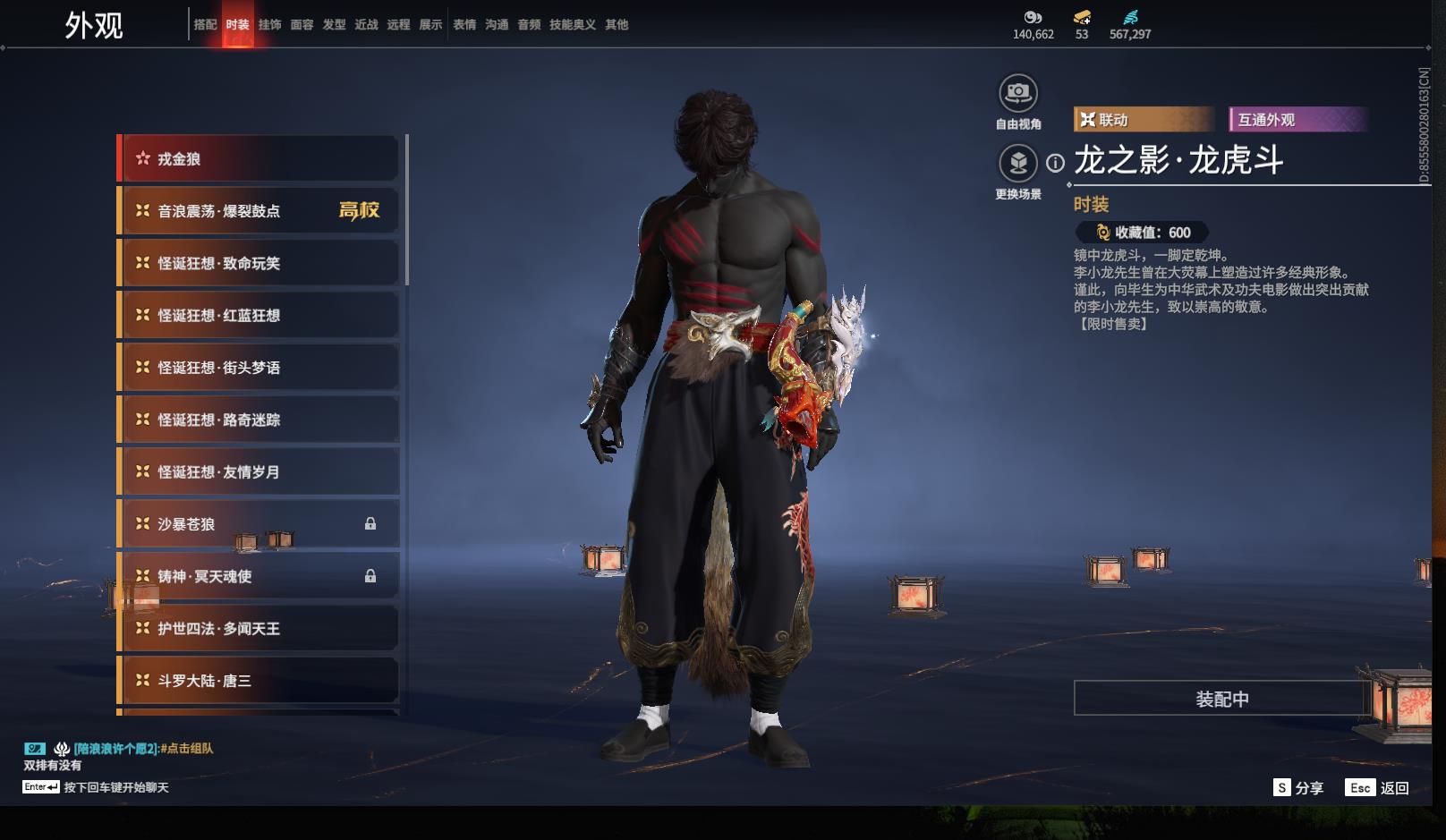Share the outfit with 分享

point(1298,787)
